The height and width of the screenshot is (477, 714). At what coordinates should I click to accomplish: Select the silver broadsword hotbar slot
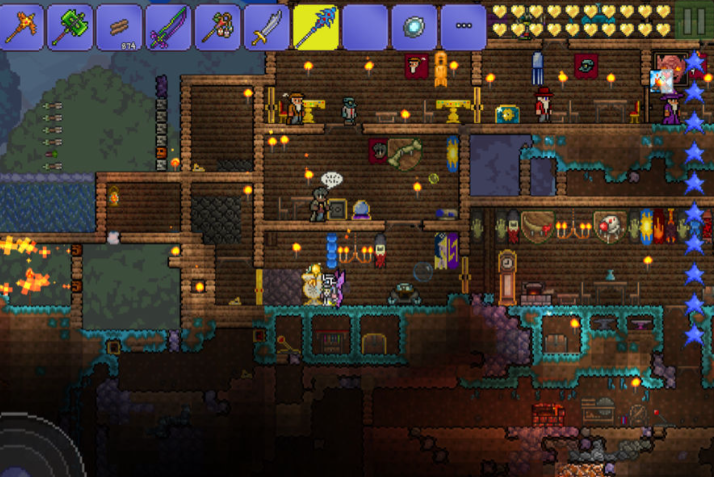point(267,27)
